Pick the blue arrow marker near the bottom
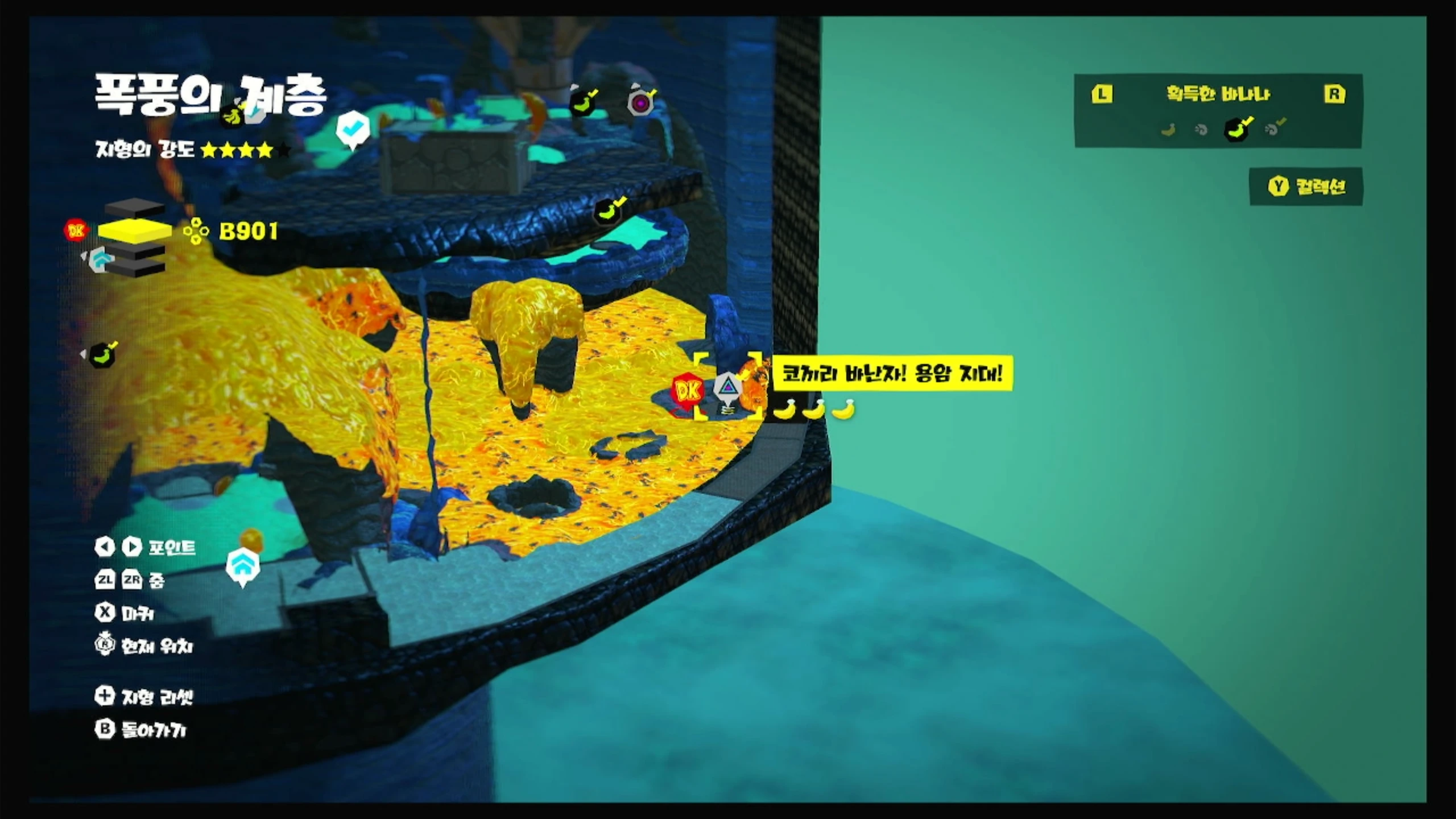 pos(243,565)
